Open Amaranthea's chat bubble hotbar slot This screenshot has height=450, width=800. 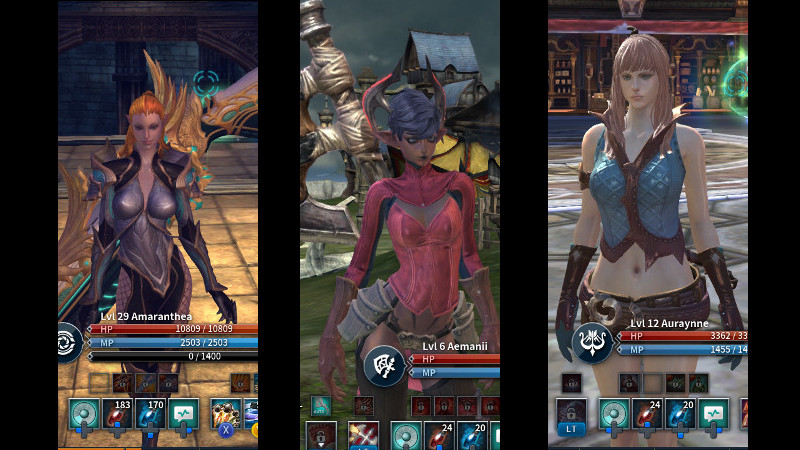point(183,414)
